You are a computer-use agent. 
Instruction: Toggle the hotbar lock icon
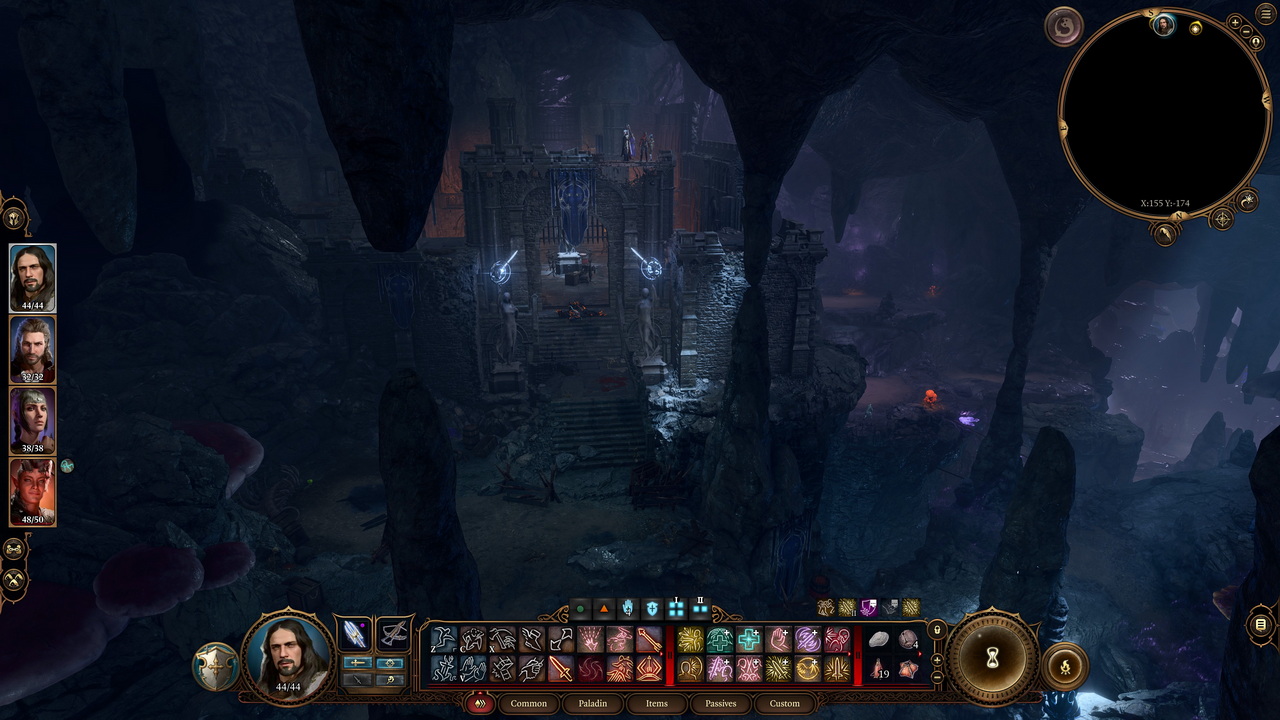pyautogui.click(x=937, y=630)
